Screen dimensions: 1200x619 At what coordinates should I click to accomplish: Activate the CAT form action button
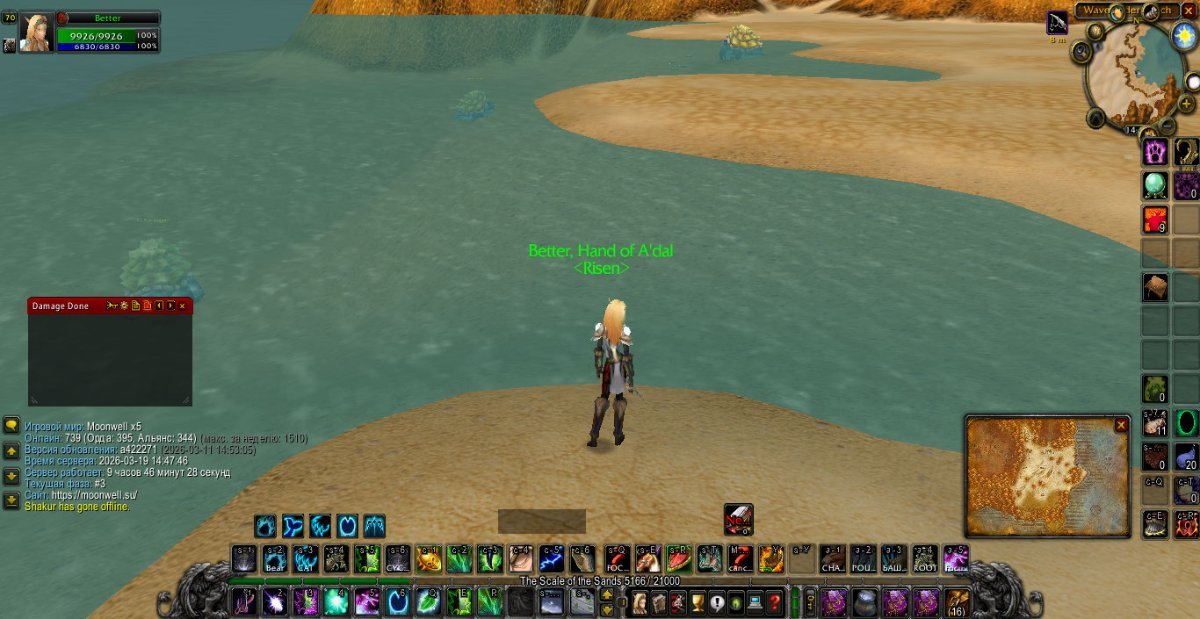[x=306, y=558]
